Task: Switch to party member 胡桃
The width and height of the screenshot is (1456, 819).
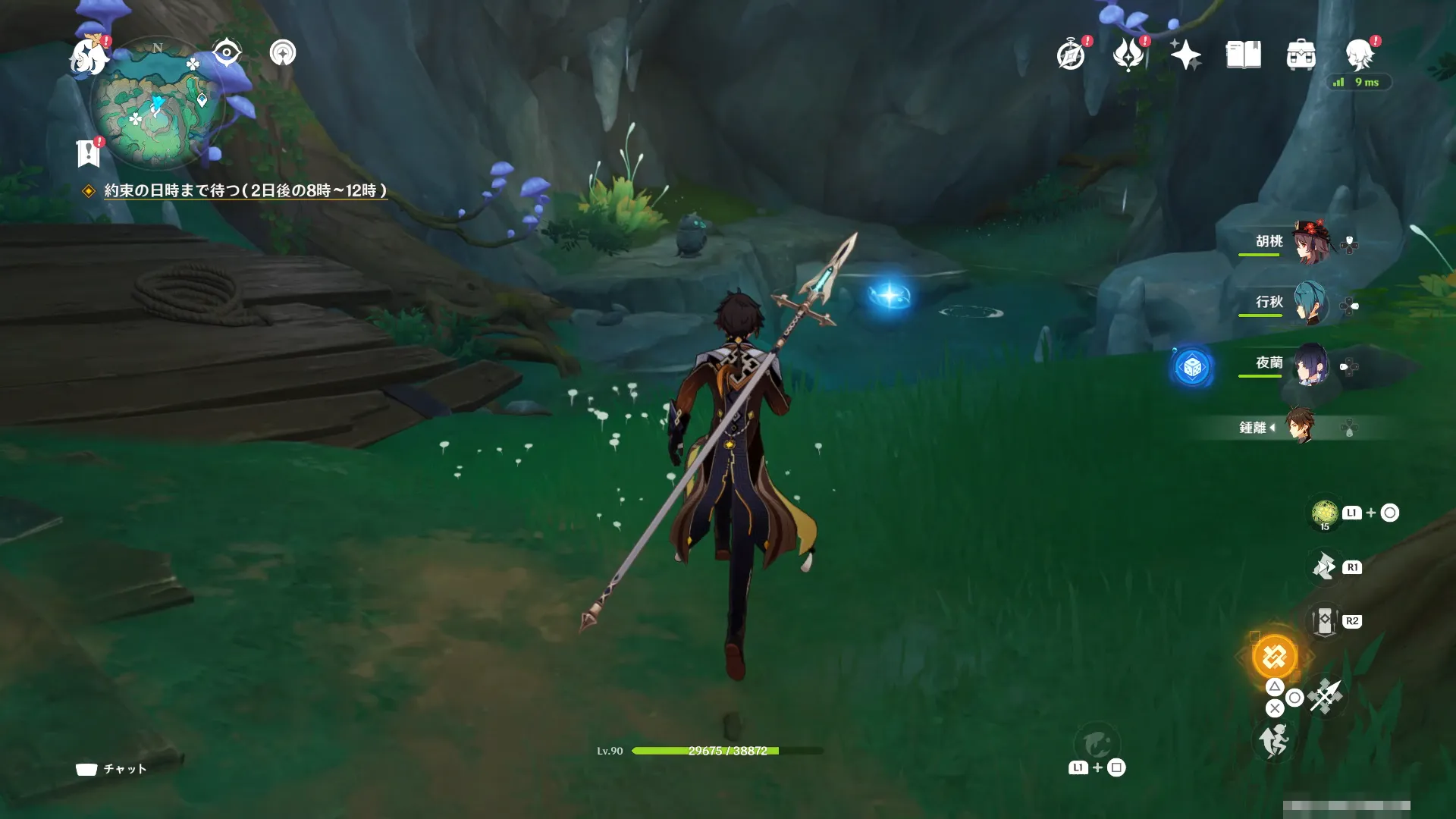Action: click(1310, 243)
